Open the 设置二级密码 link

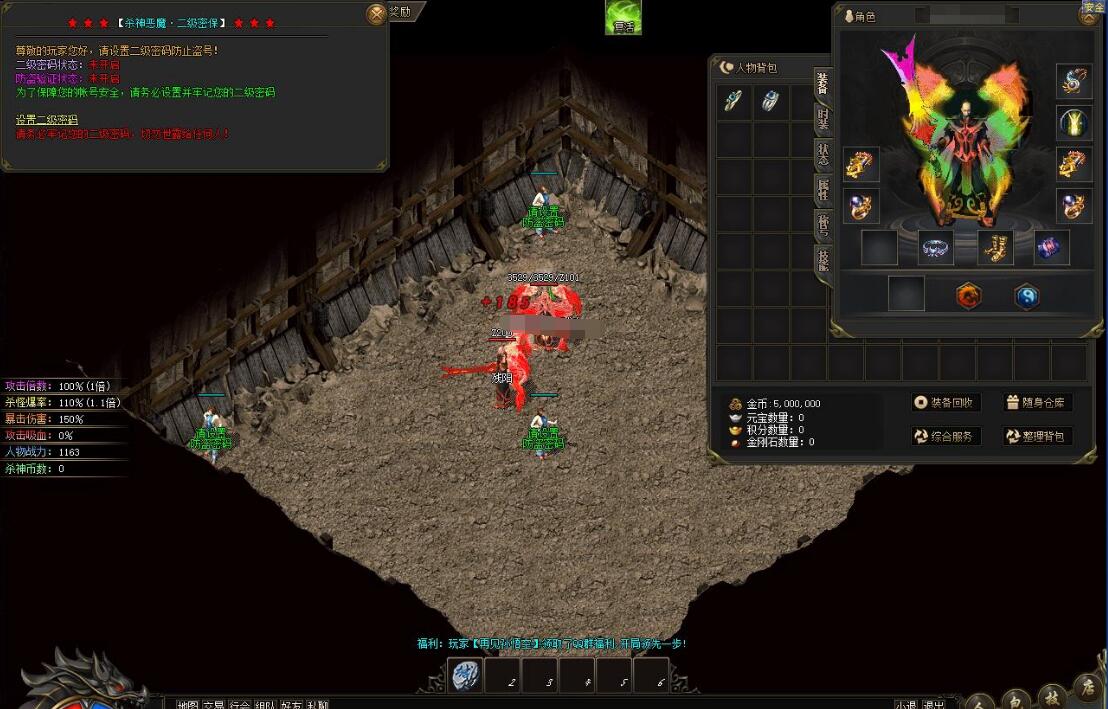pyautogui.click(x=46, y=120)
